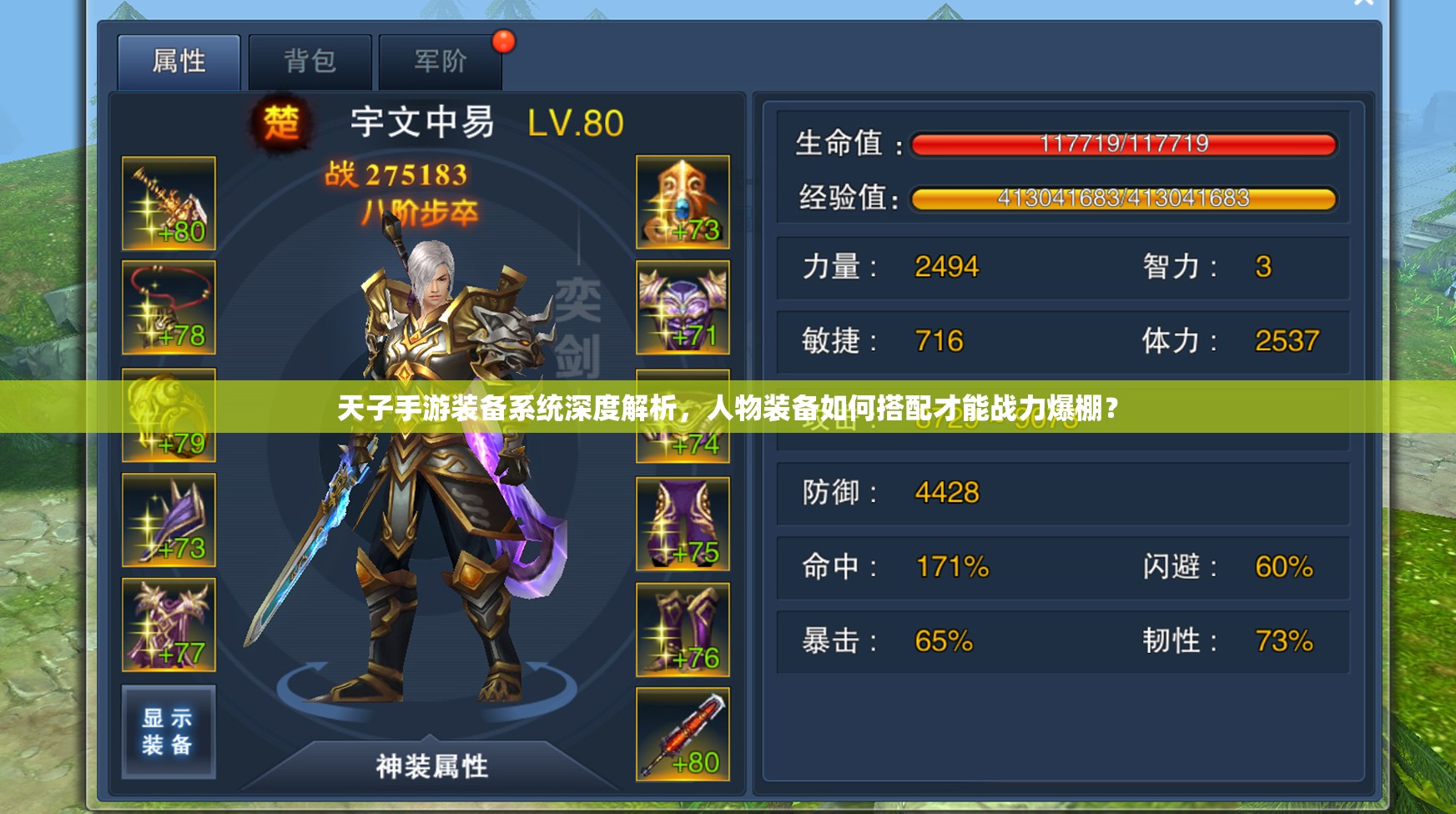Select the +71 purple shoulder armor icon
1456x814 pixels.
pos(682,307)
